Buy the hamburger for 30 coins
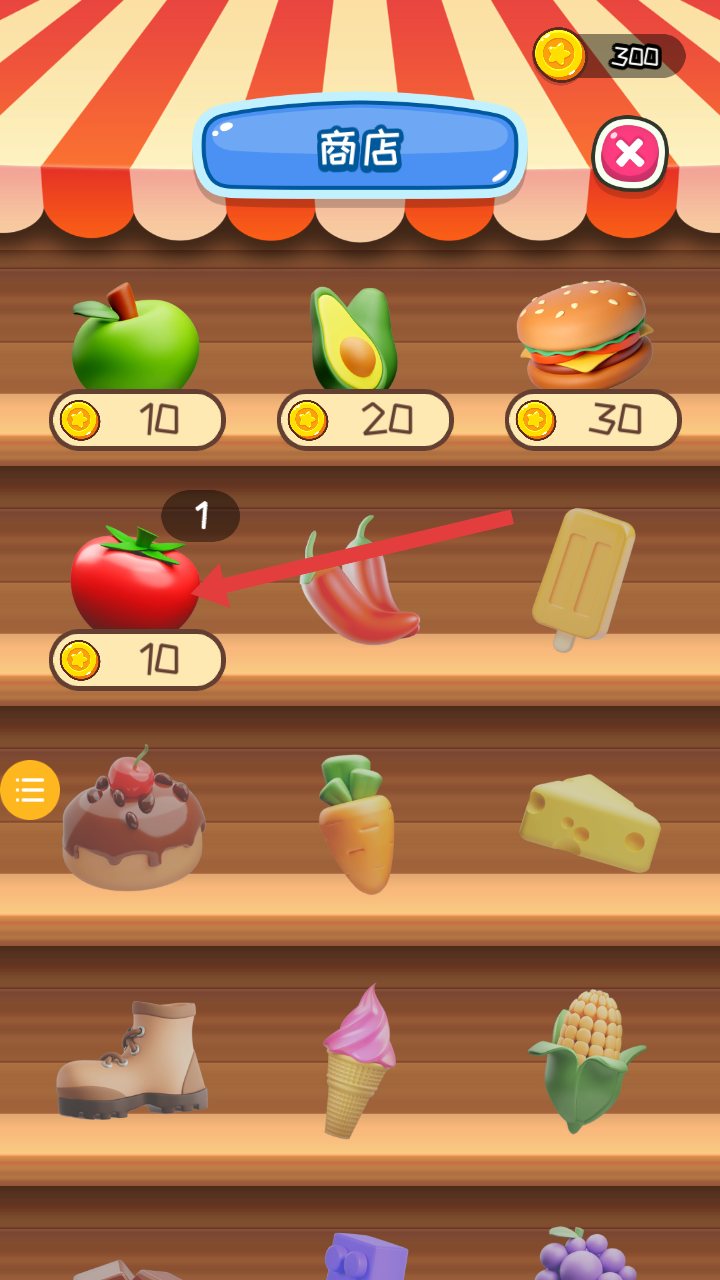The height and width of the screenshot is (1280, 720). tap(593, 420)
